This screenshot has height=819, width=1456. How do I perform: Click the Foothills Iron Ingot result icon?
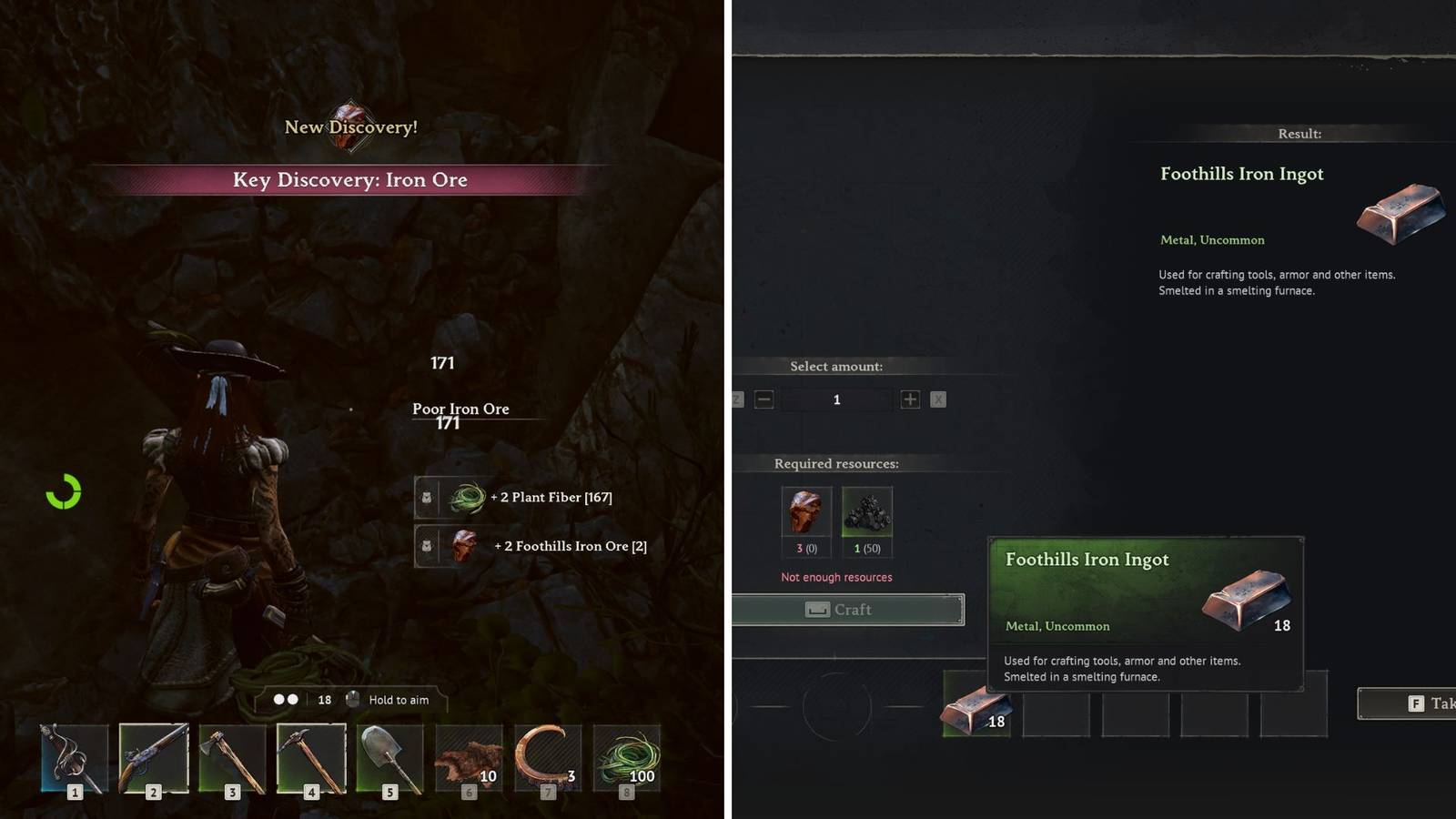point(1399,214)
